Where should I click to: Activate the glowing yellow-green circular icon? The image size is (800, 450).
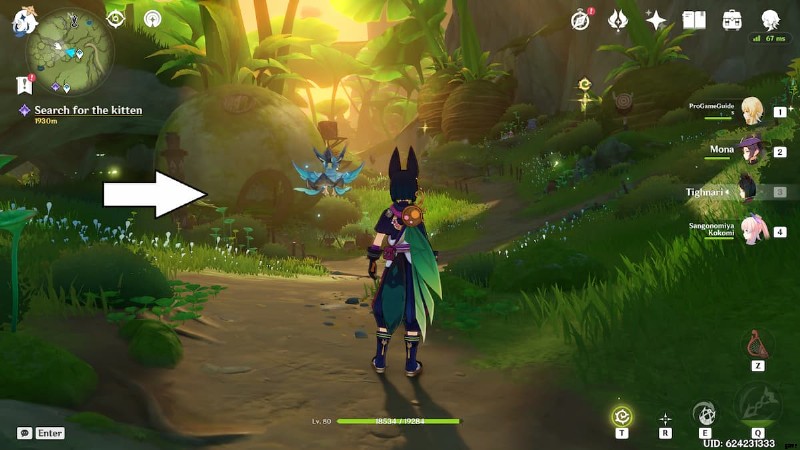click(x=622, y=415)
